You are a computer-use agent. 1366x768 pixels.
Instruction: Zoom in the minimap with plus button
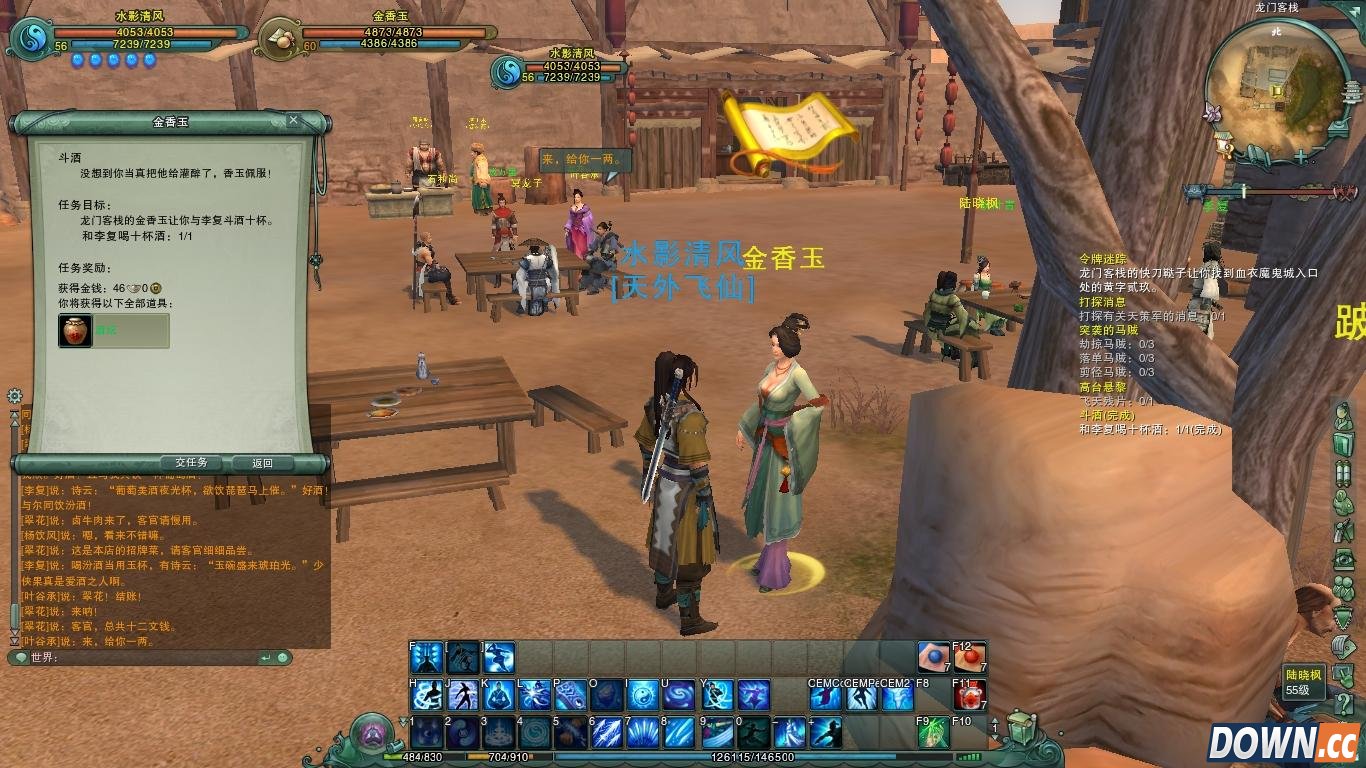(1300, 158)
